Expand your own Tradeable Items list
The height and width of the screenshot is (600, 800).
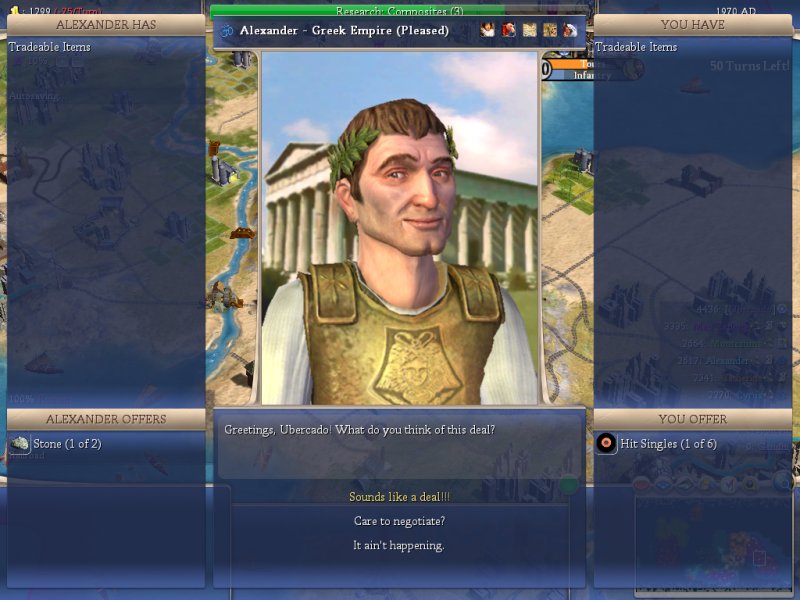[x=636, y=47]
